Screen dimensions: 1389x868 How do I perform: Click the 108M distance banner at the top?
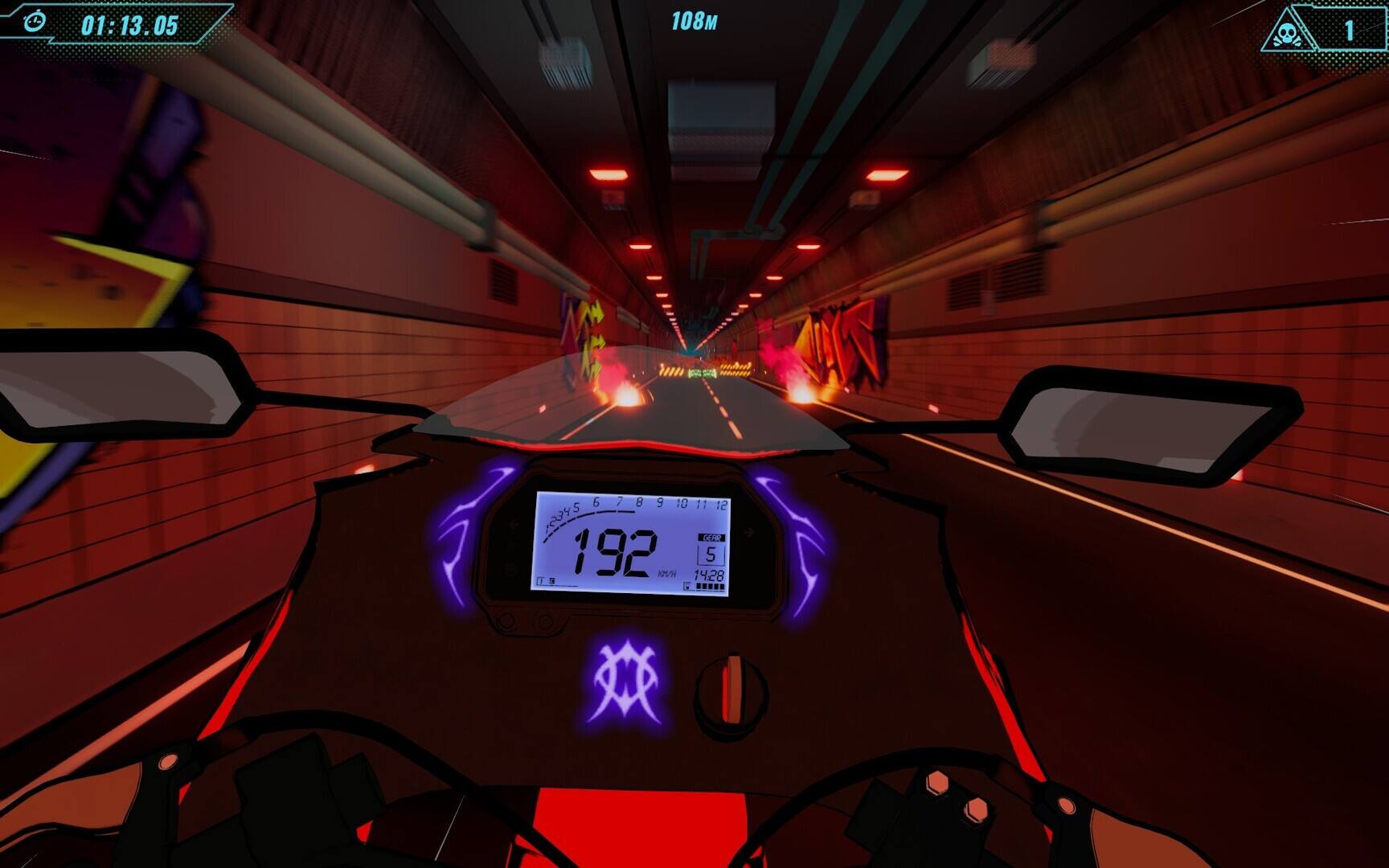point(694,18)
